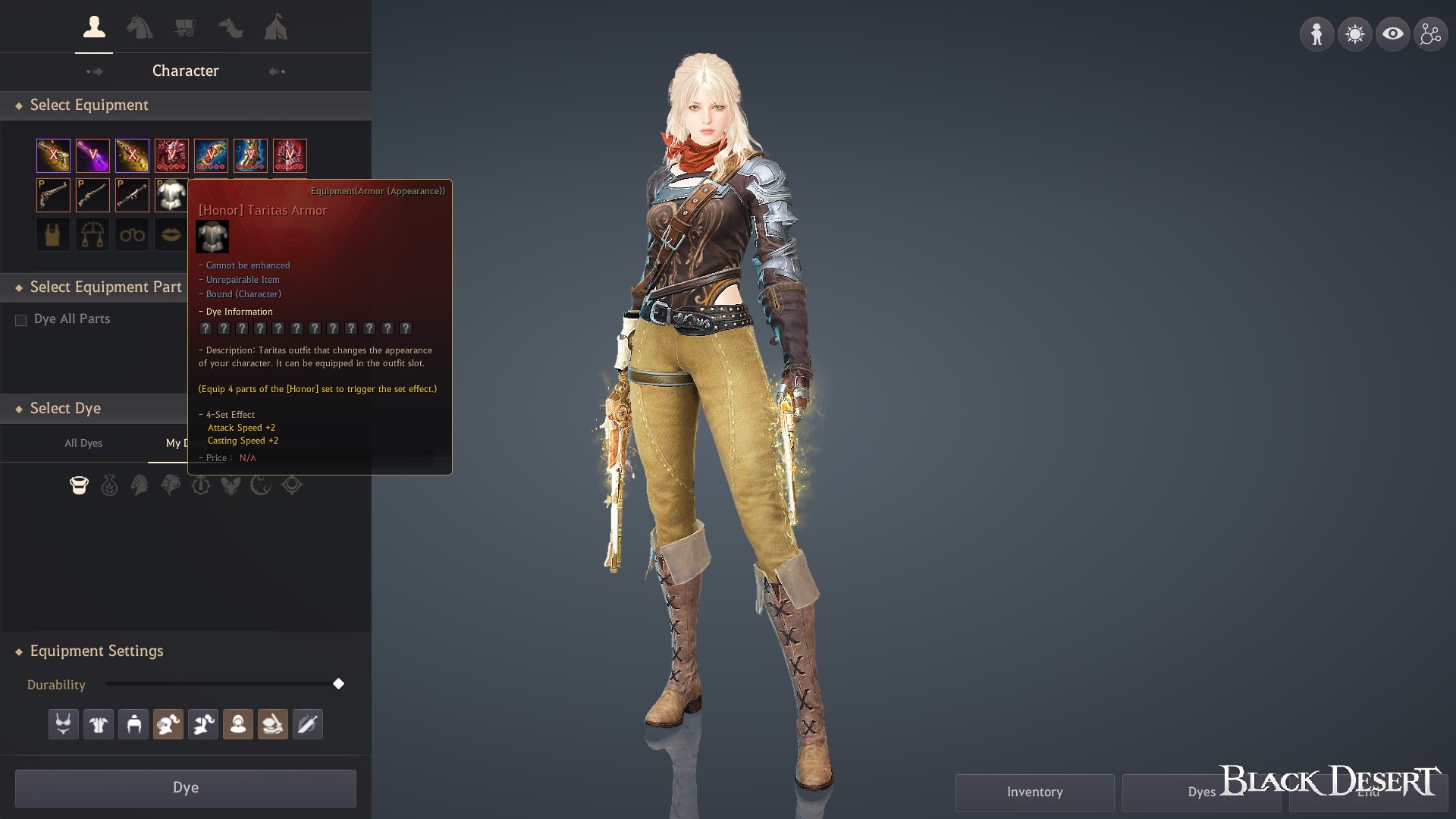Enable the Dye All Parts checkbox

pos(20,320)
